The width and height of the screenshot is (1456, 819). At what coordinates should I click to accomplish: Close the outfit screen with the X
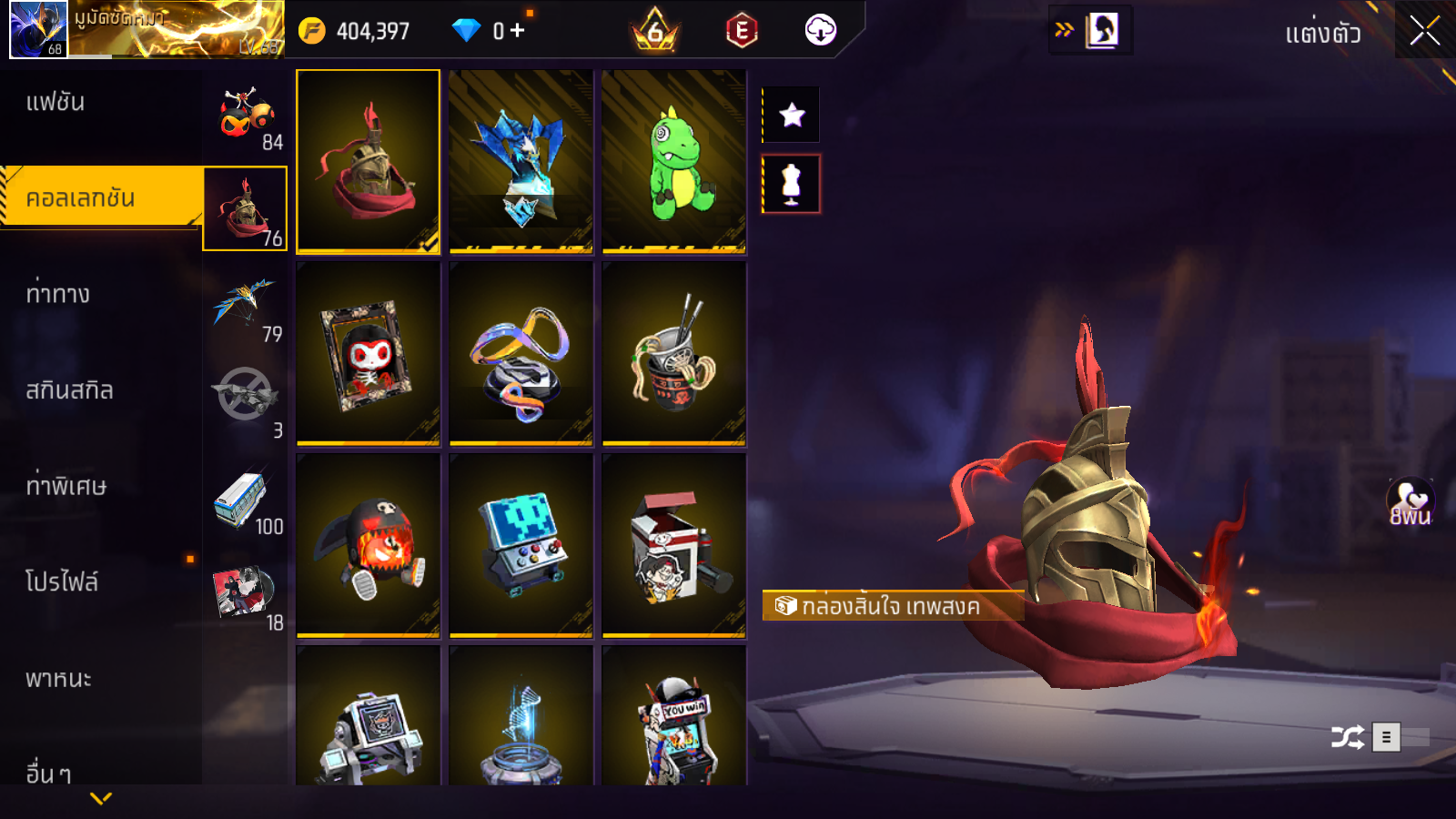[1424, 31]
